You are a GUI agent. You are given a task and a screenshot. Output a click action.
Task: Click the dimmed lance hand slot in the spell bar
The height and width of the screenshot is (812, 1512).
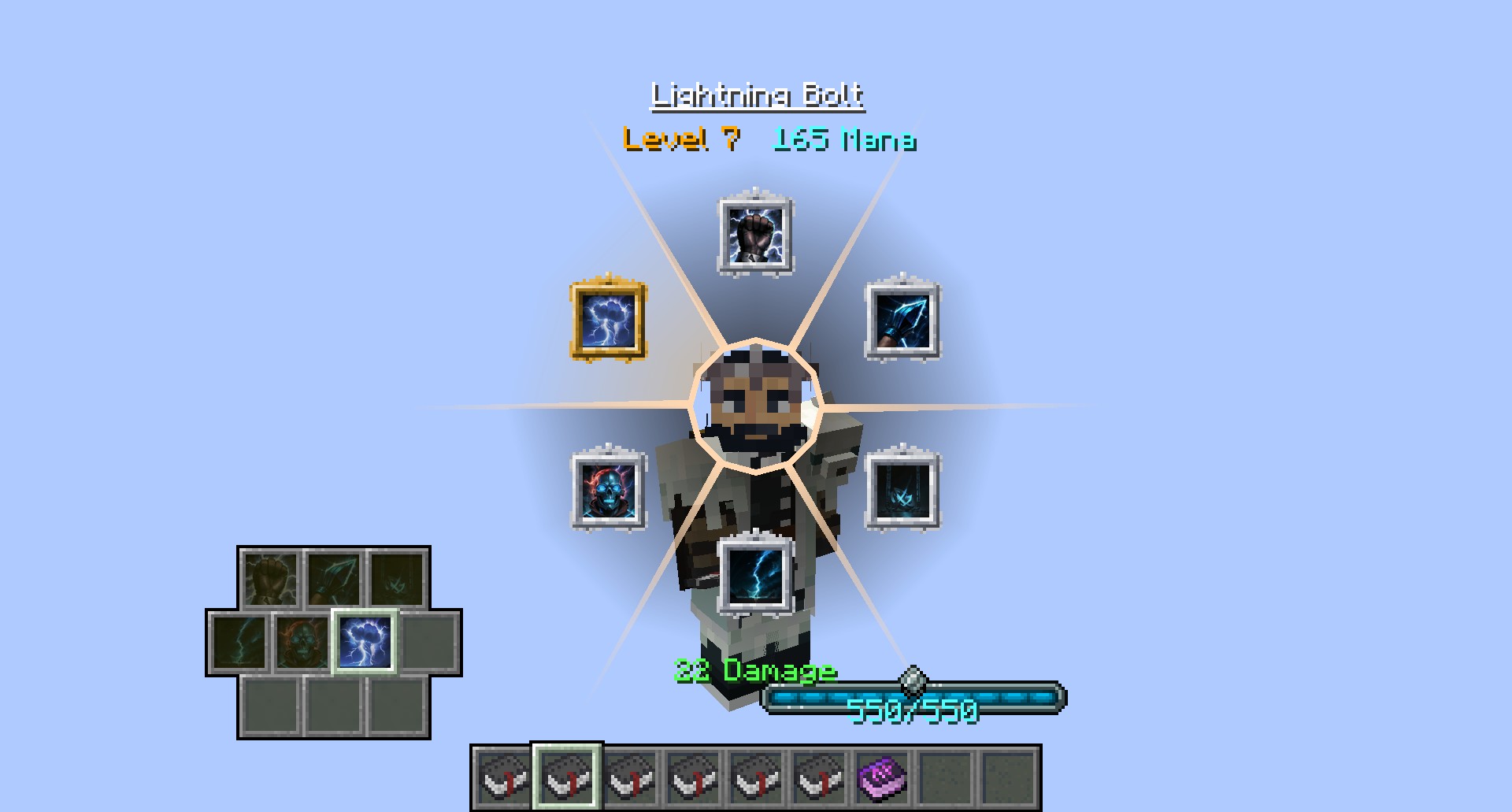334,579
